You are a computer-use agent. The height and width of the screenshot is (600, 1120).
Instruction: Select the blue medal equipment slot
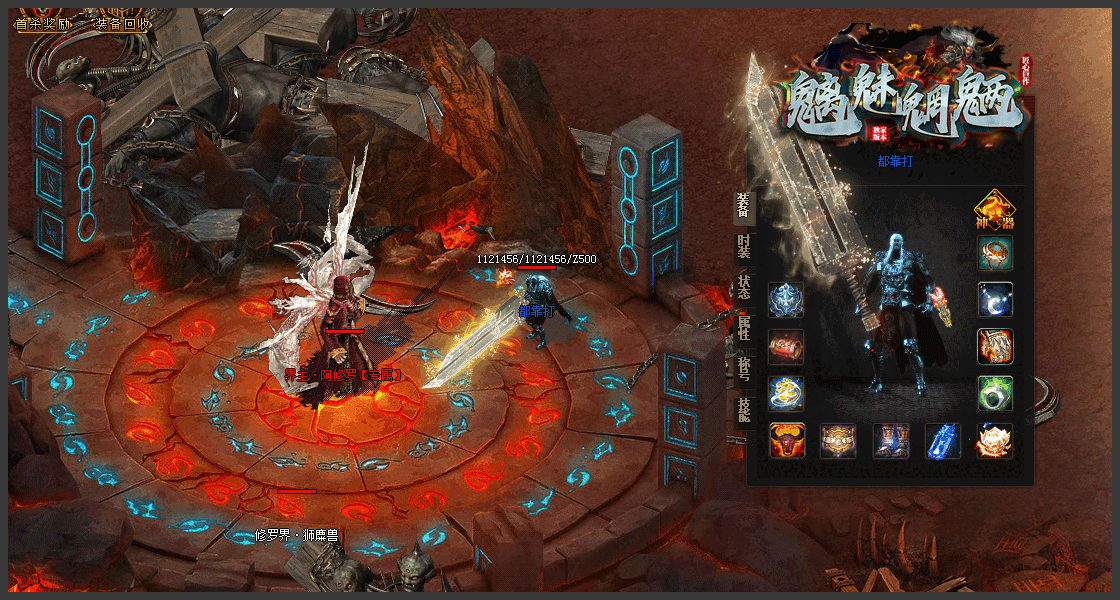click(x=786, y=300)
